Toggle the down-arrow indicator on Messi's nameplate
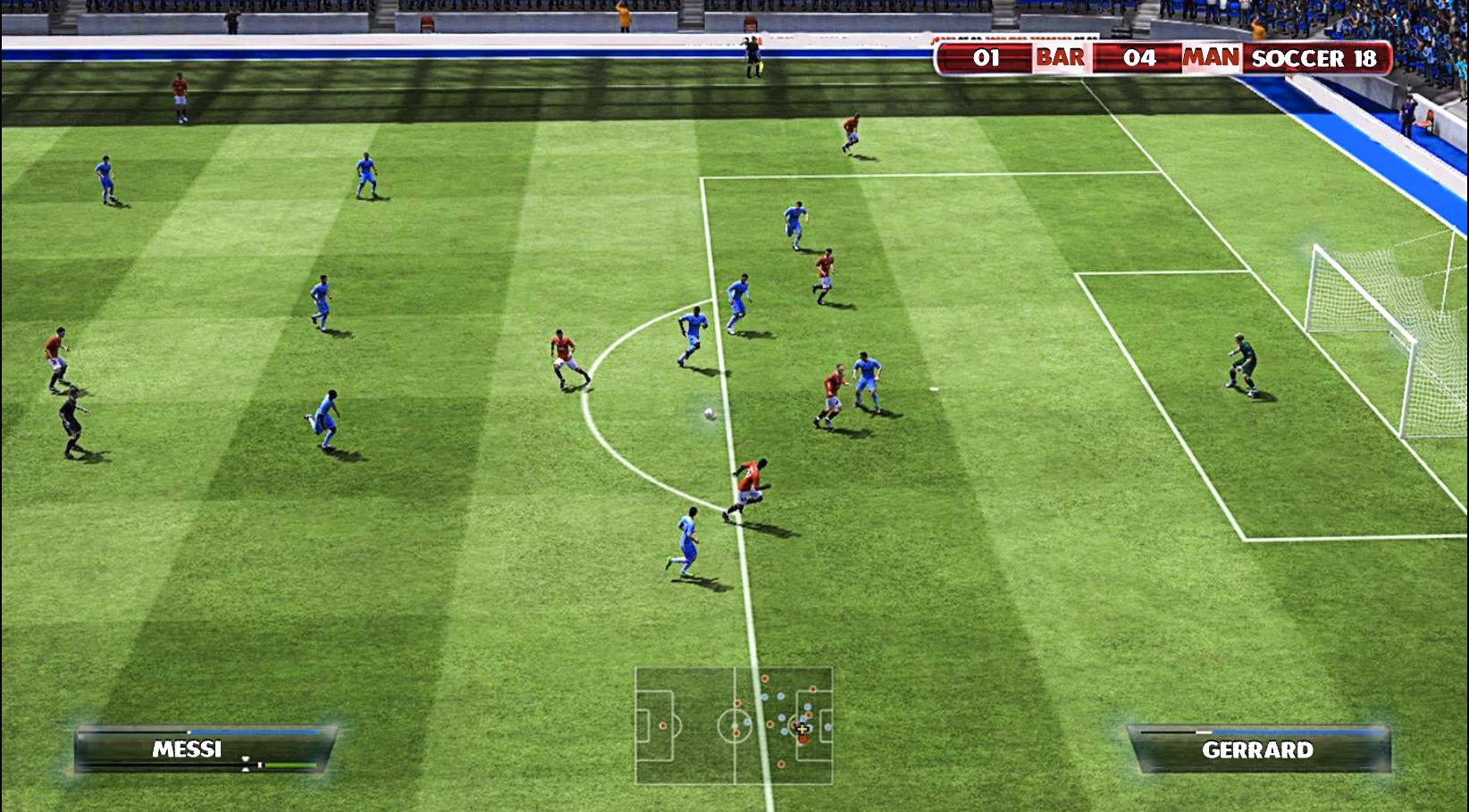1469x812 pixels. pos(245,769)
